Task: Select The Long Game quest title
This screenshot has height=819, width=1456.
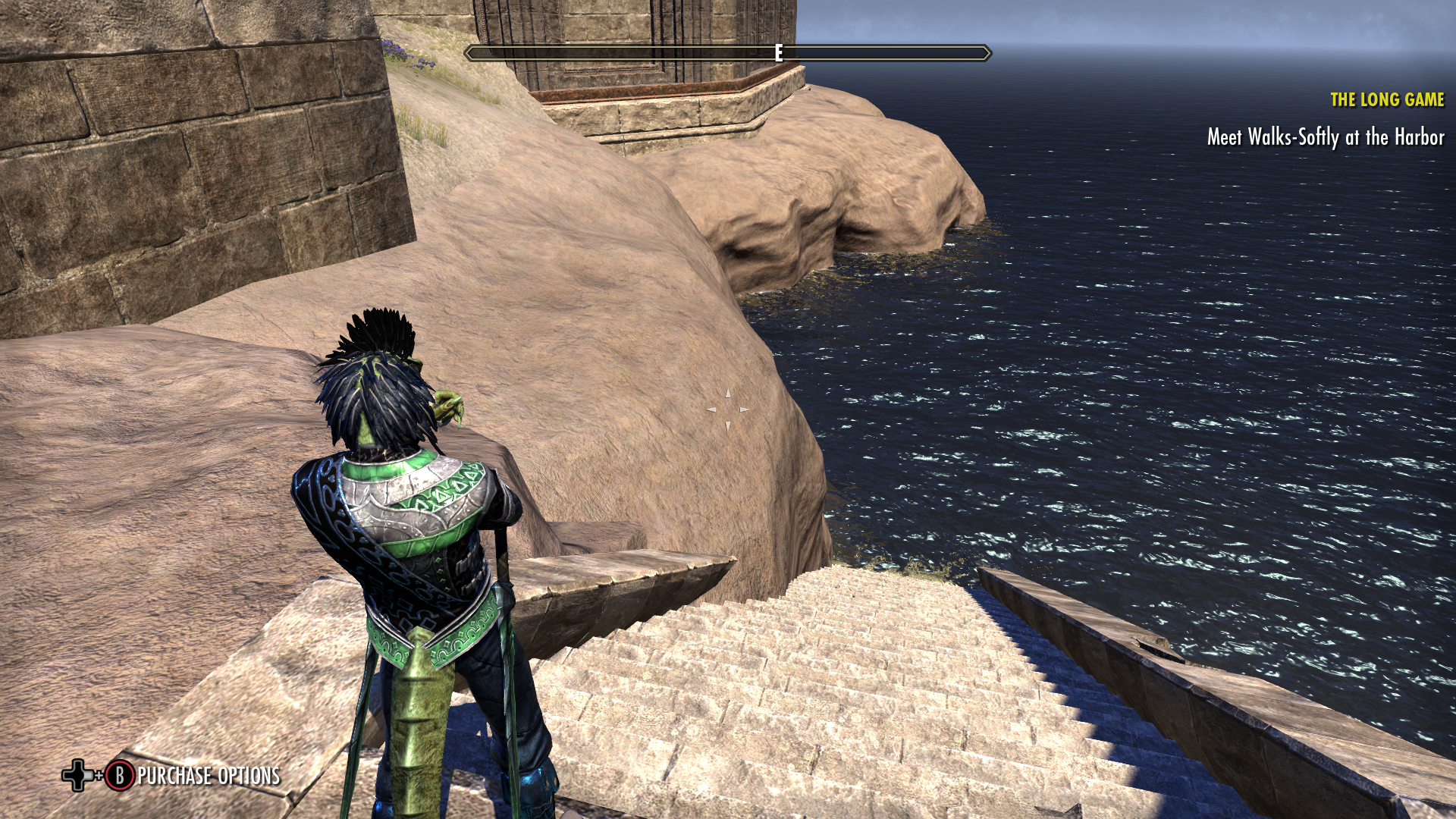Action: [1386, 99]
